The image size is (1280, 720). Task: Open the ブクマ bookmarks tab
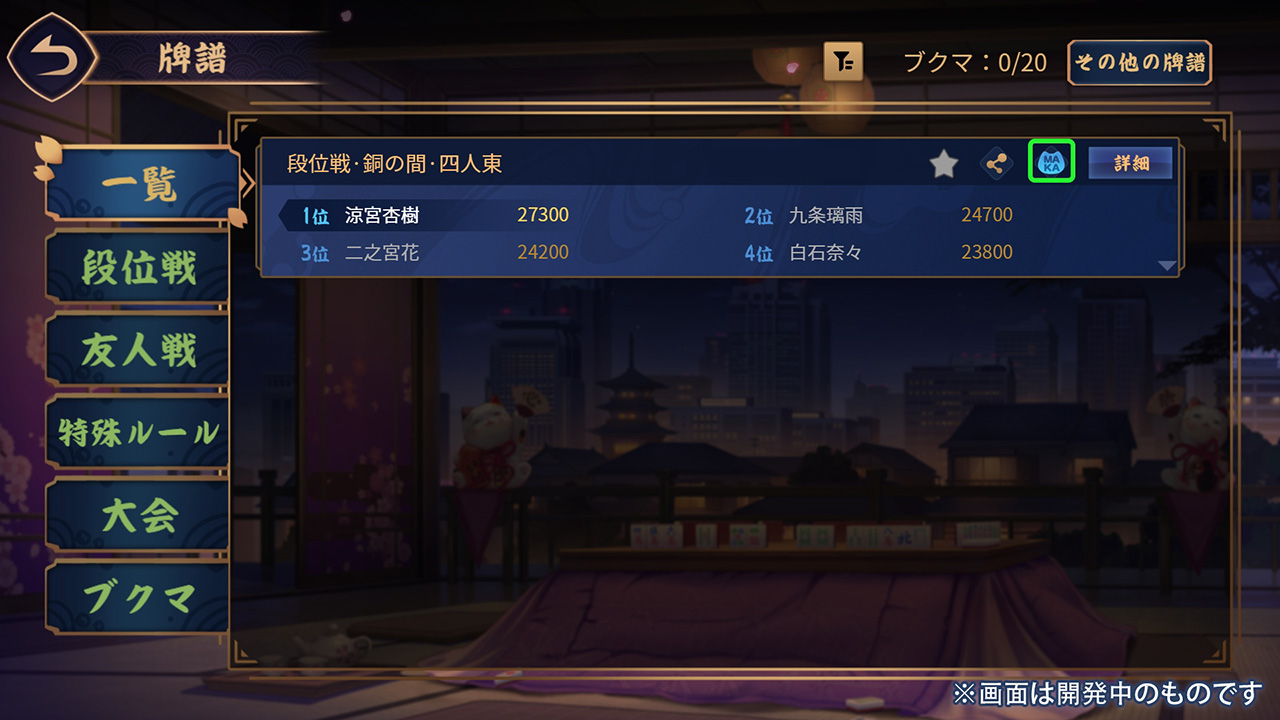pos(138,598)
